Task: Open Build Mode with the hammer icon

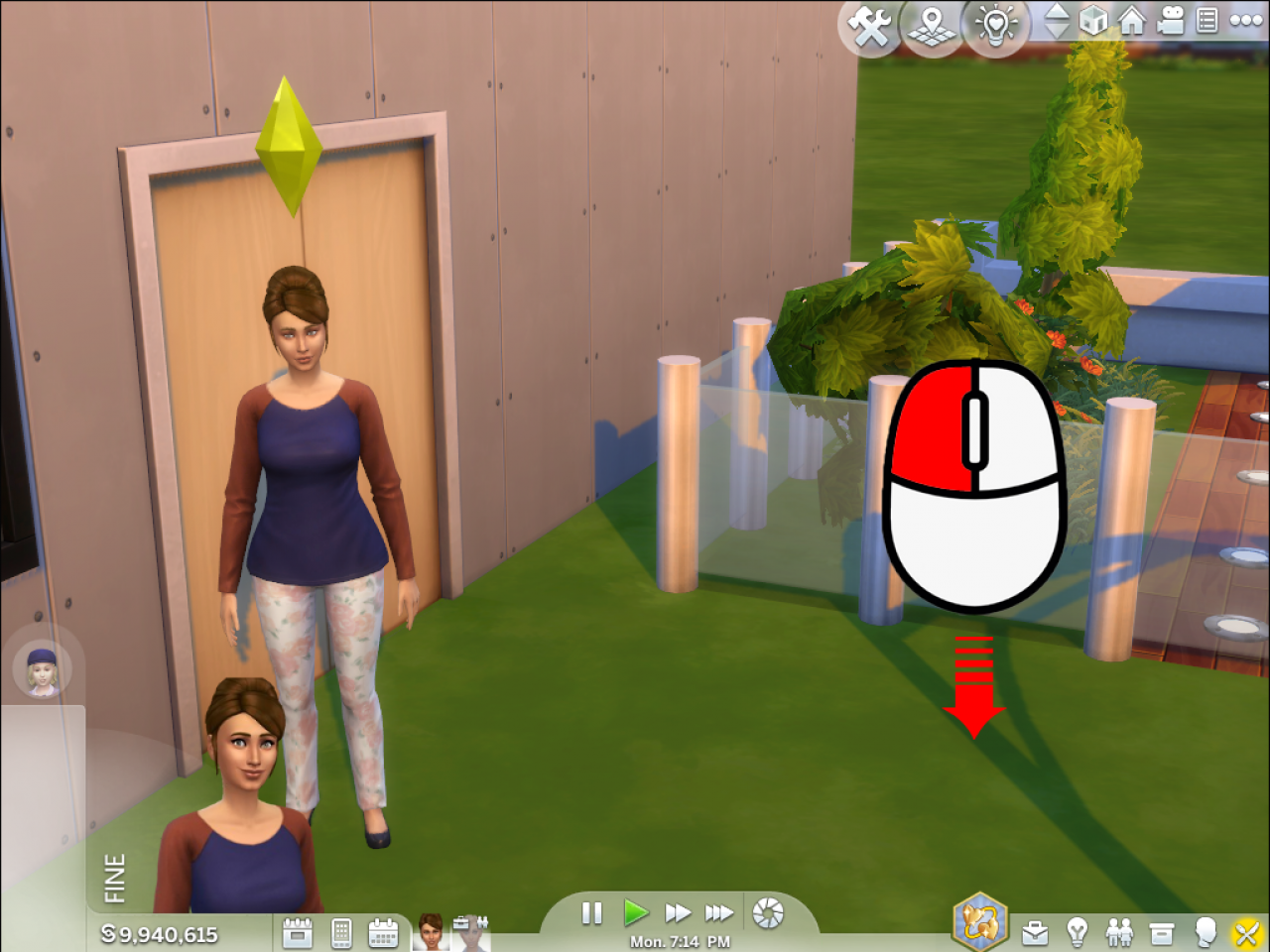Action: click(x=870, y=25)
